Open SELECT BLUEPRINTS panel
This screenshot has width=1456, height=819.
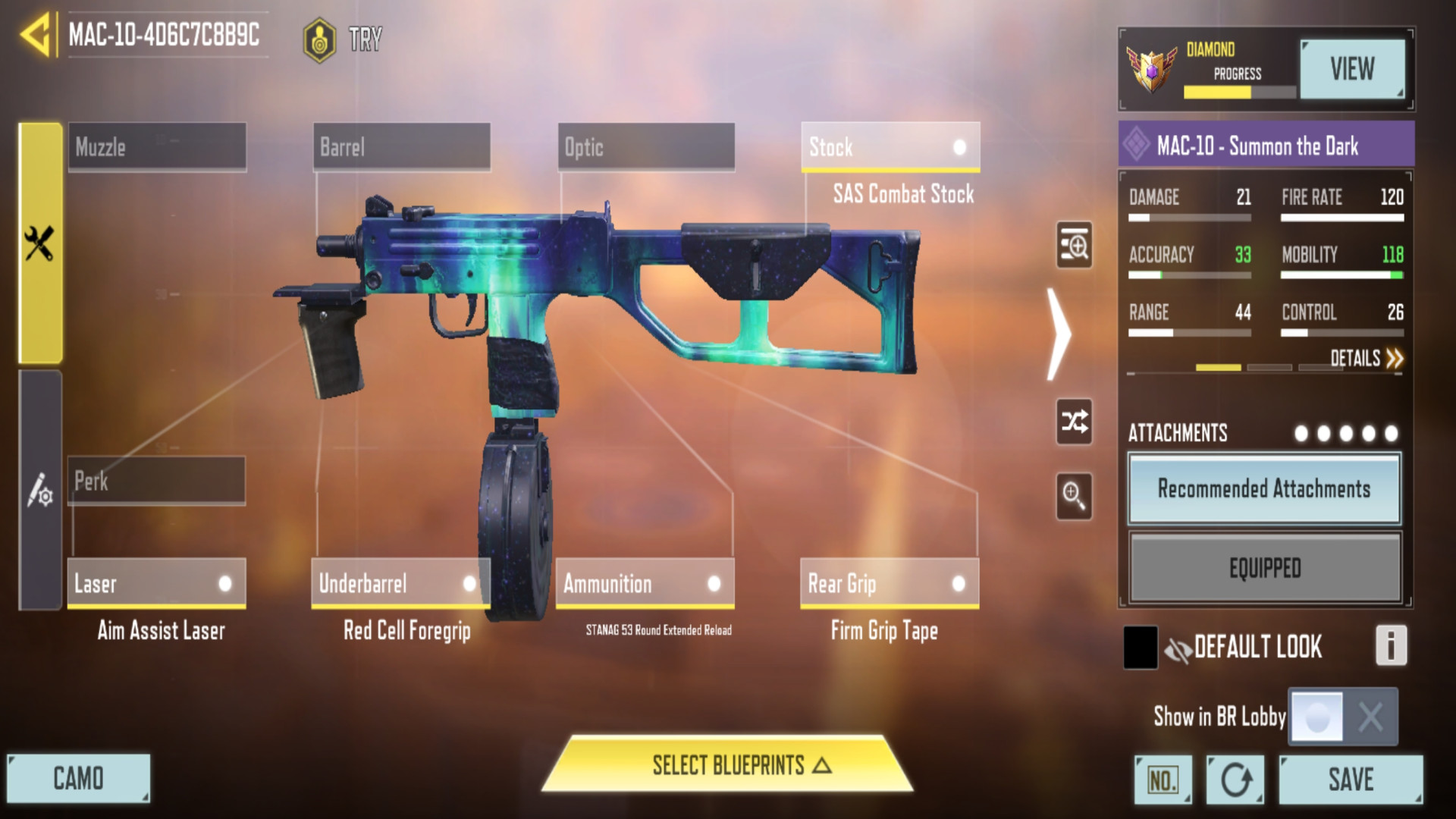pyautogui.click(x=728, y=764)
